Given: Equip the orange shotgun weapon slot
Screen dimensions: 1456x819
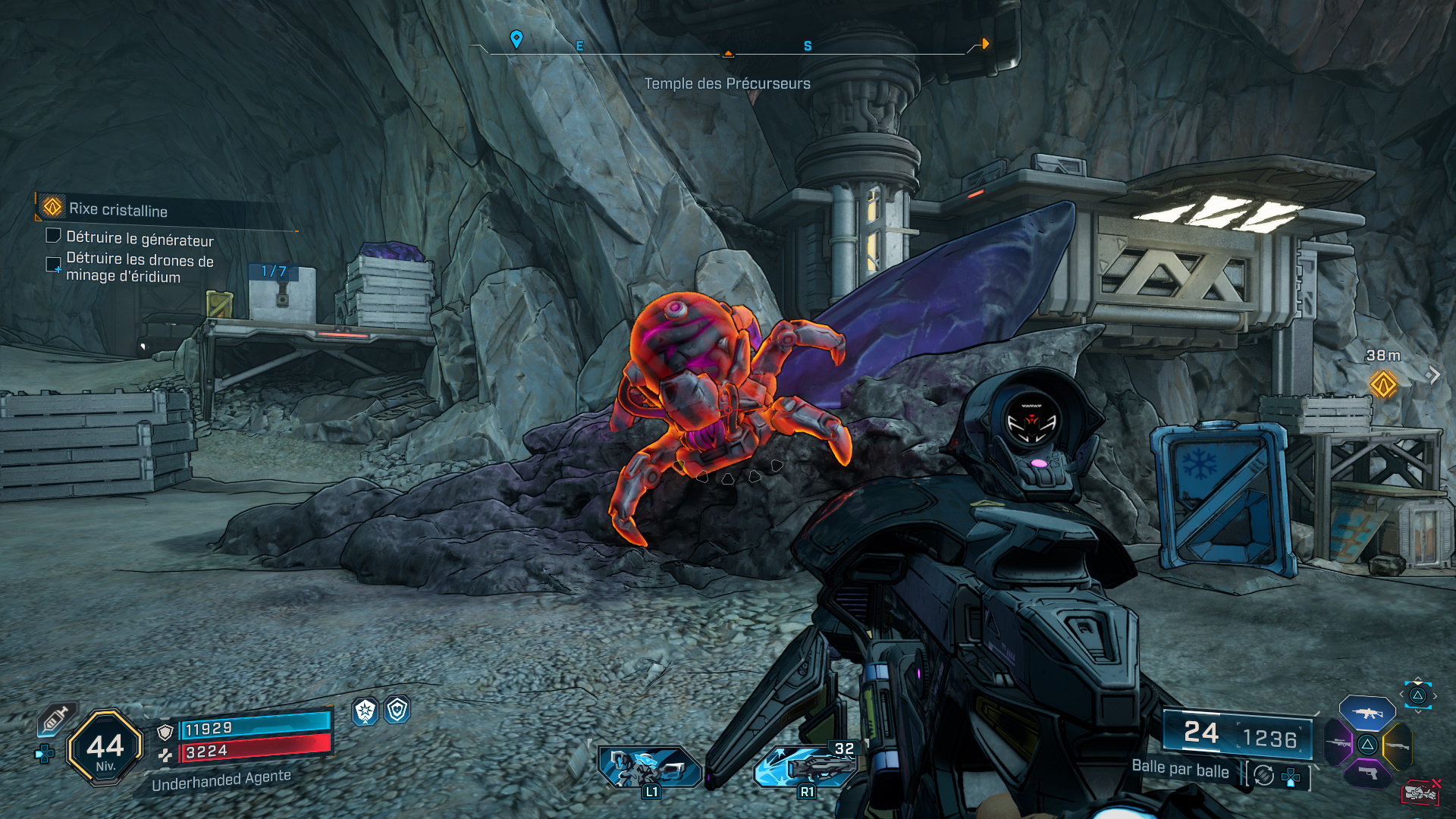Looking at the screenshot, I should 1397,745.
